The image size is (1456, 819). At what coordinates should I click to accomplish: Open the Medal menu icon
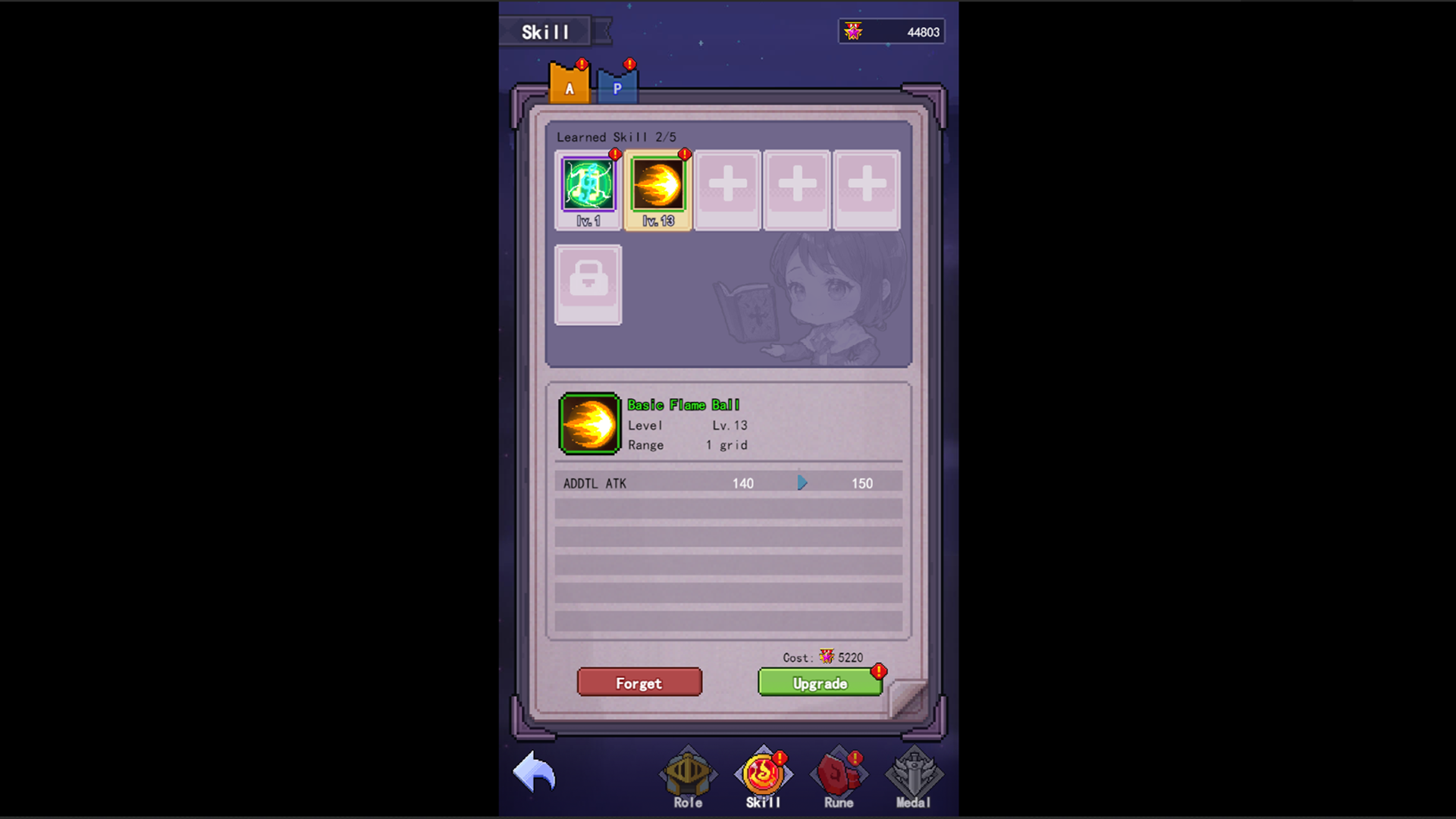click(x=912, y=773)
